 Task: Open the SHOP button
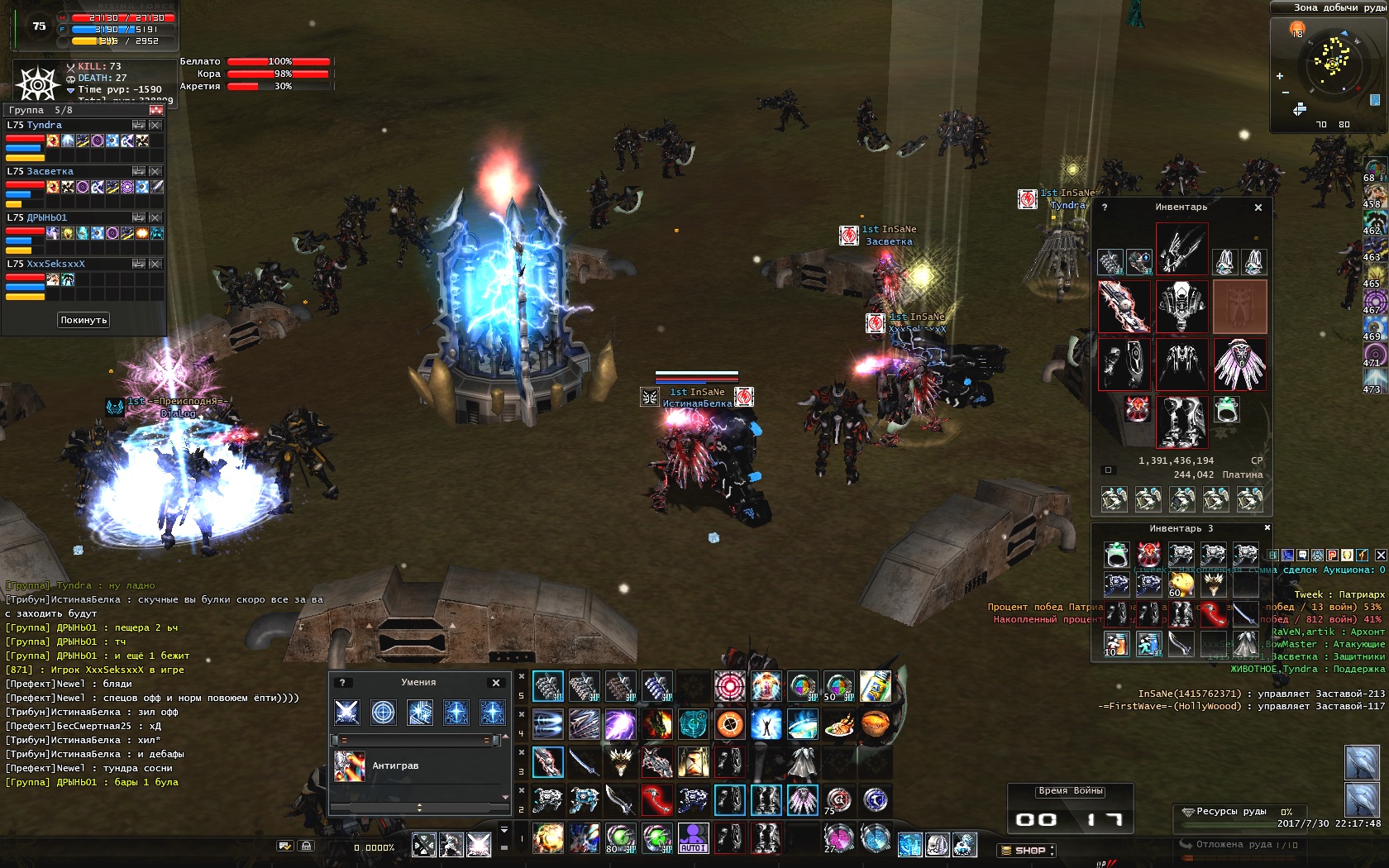[x=1028, y=850]
